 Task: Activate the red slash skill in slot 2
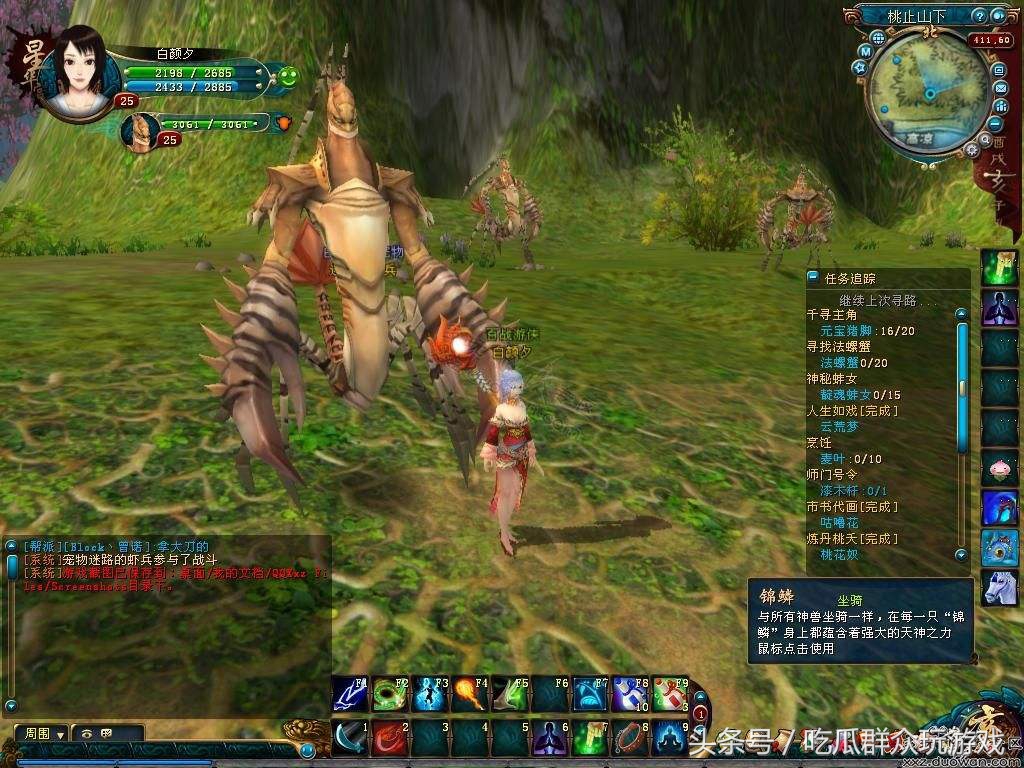click(x=389, y=739)
